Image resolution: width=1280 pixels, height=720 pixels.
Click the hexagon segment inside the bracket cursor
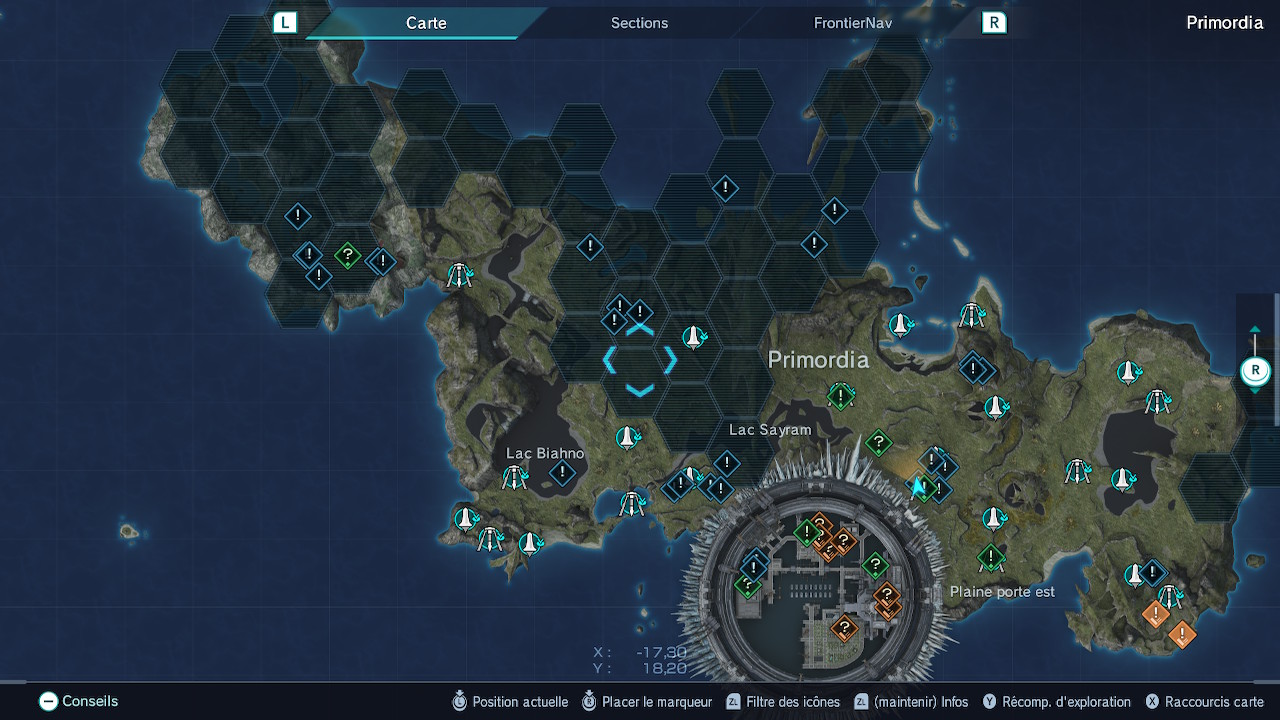(640, 360)
